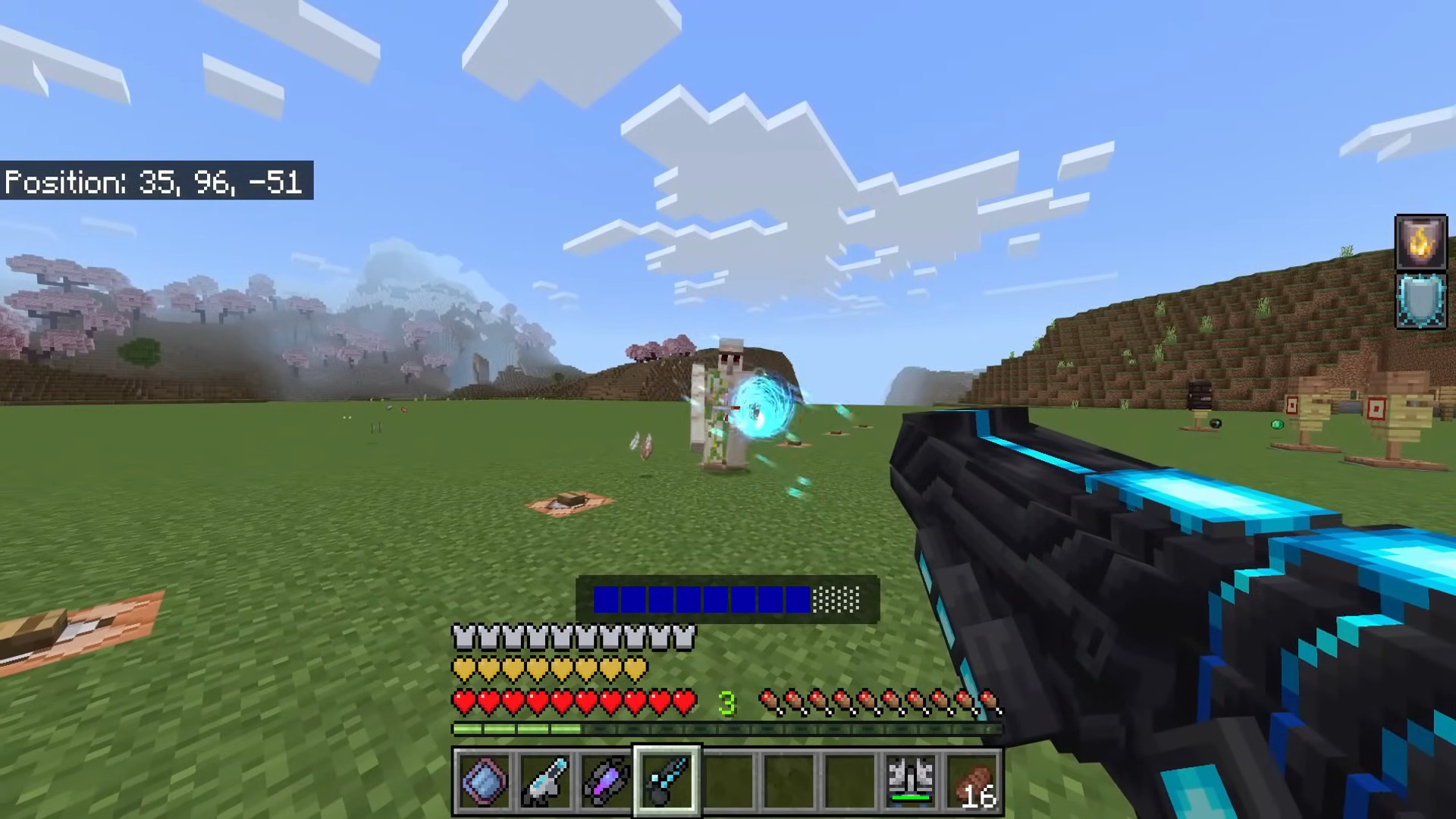This screenshot has height=819, width=1456.
Task: Select the white ray gun in slot two
Action: pyautogui.click(x=546, y=782)
